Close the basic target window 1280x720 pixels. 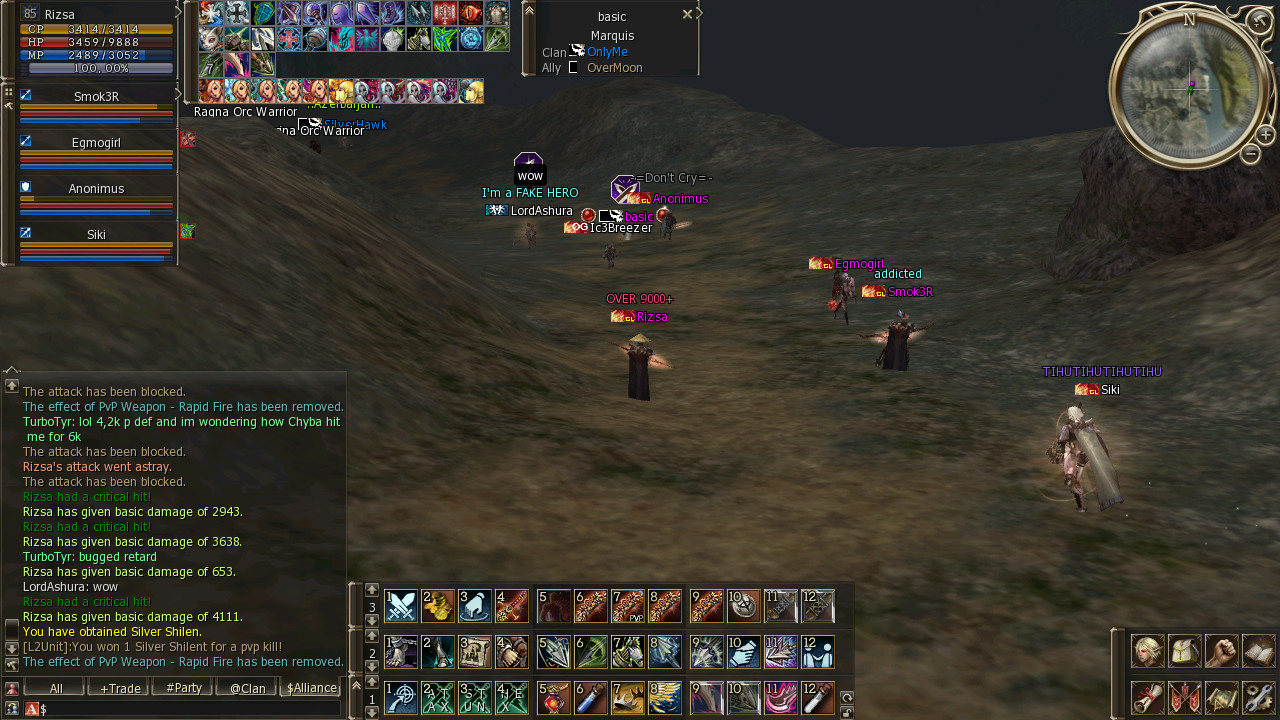point(687,15)
